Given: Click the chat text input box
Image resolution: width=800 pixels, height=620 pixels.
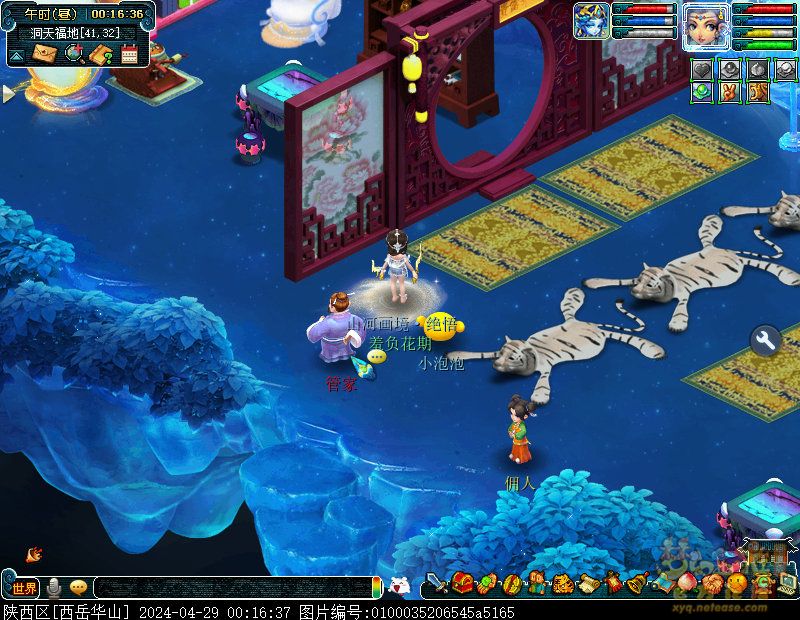Looking at the screenshot, I should click(x=230, y=587).
